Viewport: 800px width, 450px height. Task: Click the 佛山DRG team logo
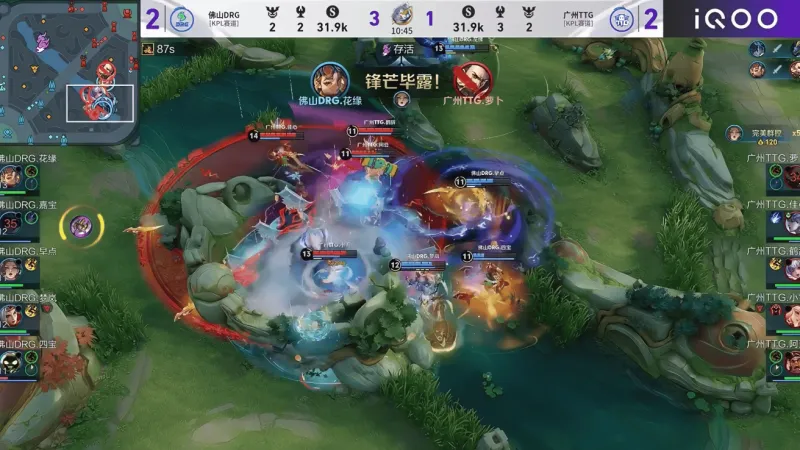pos(181,18)
